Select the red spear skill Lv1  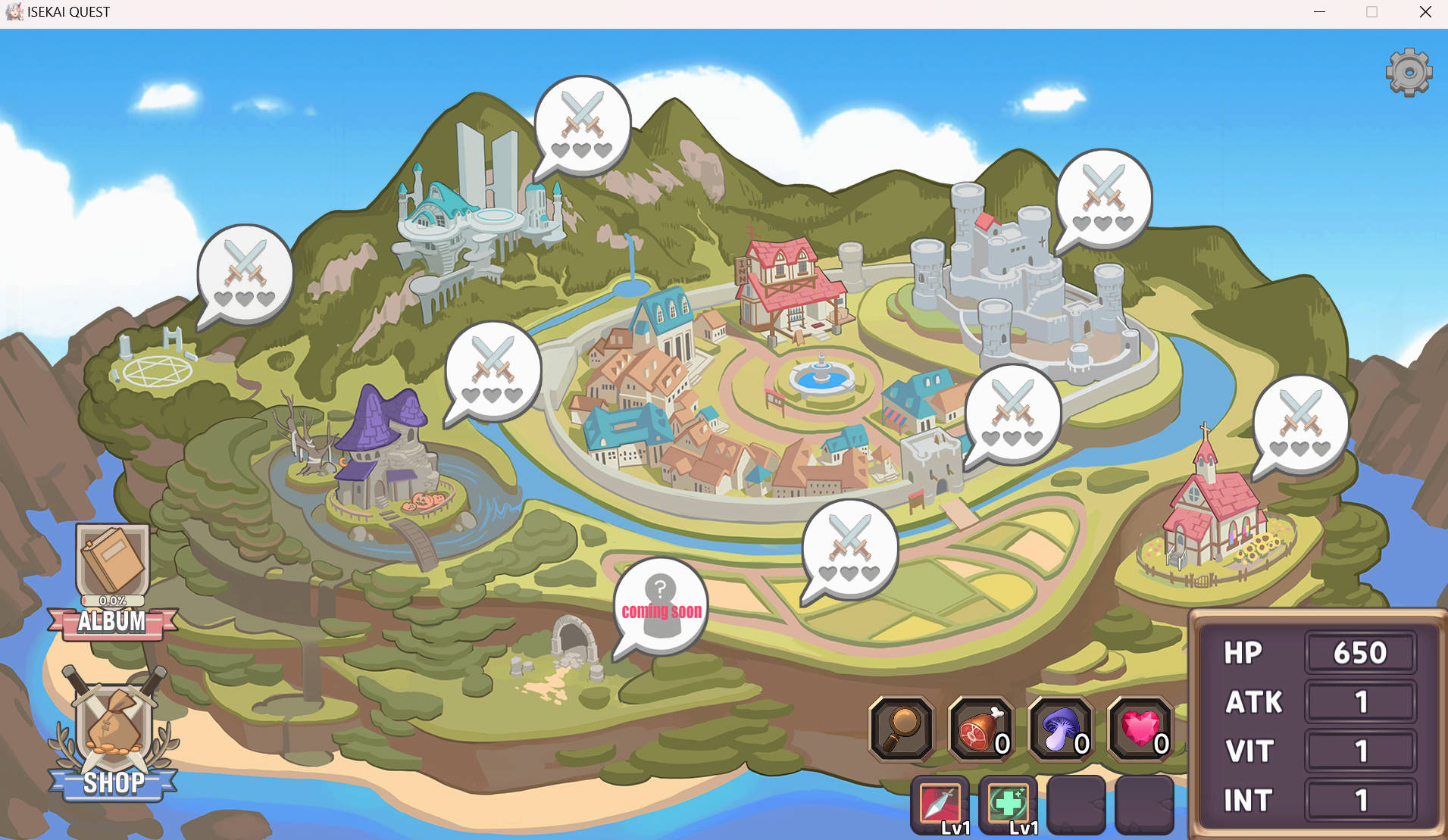click(x=940, y=804)
